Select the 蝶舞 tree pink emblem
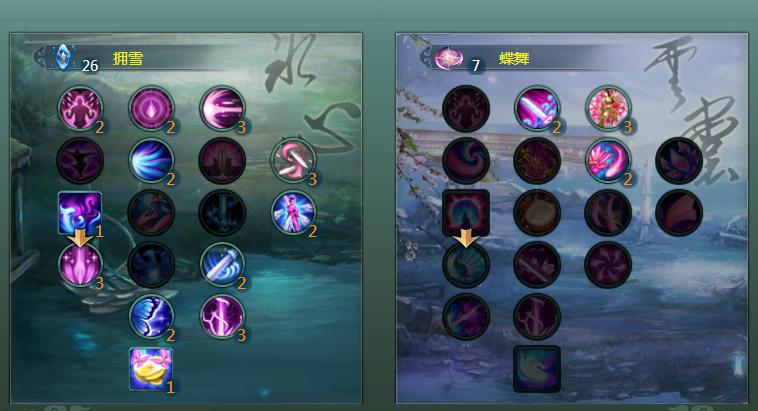The image size is (758, 411). coord(446,57)
